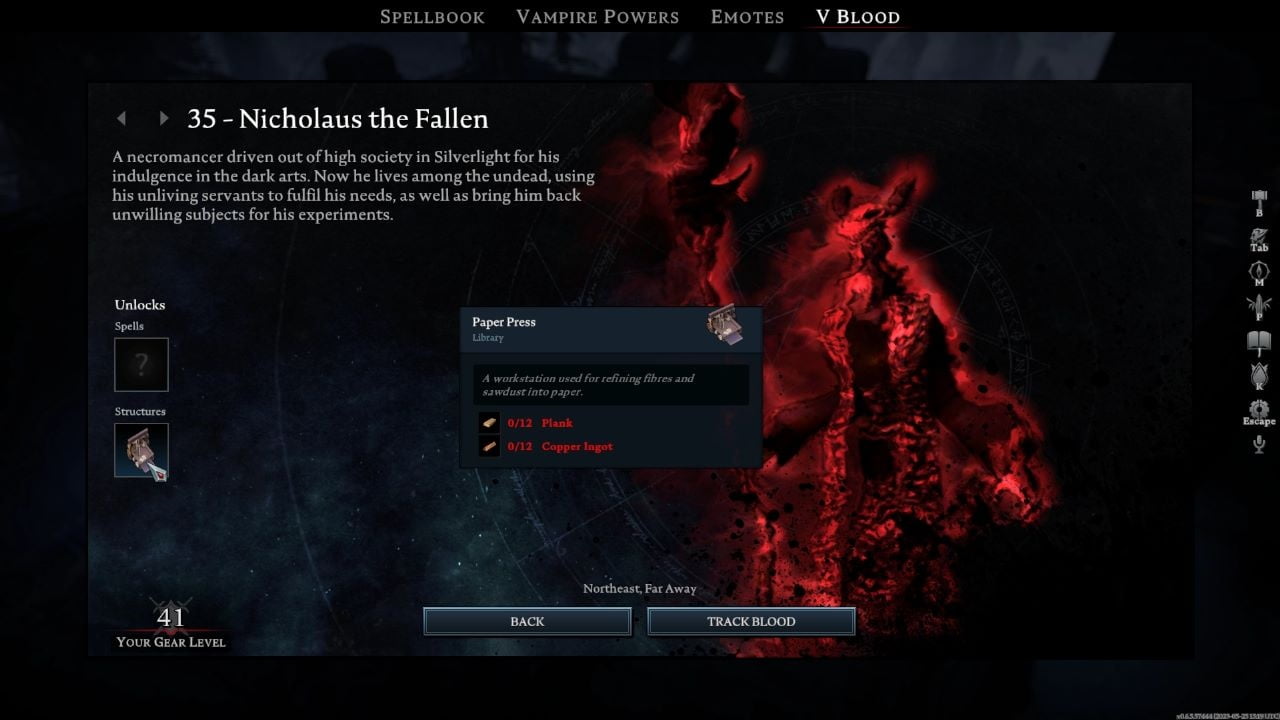Click the Paper Press image in the tooltip header
1280x720 pixels.
click(725, 327)
